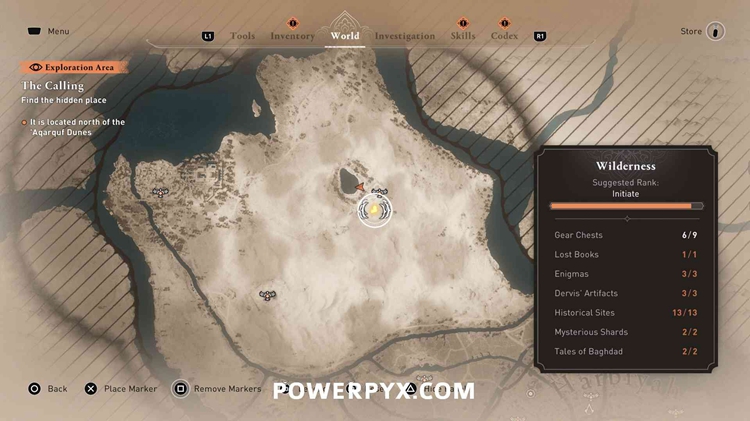The height and width of the screenshot is (421, 750).
Task: Select The Calling quest objective tracker
Action: pos(53,86)
